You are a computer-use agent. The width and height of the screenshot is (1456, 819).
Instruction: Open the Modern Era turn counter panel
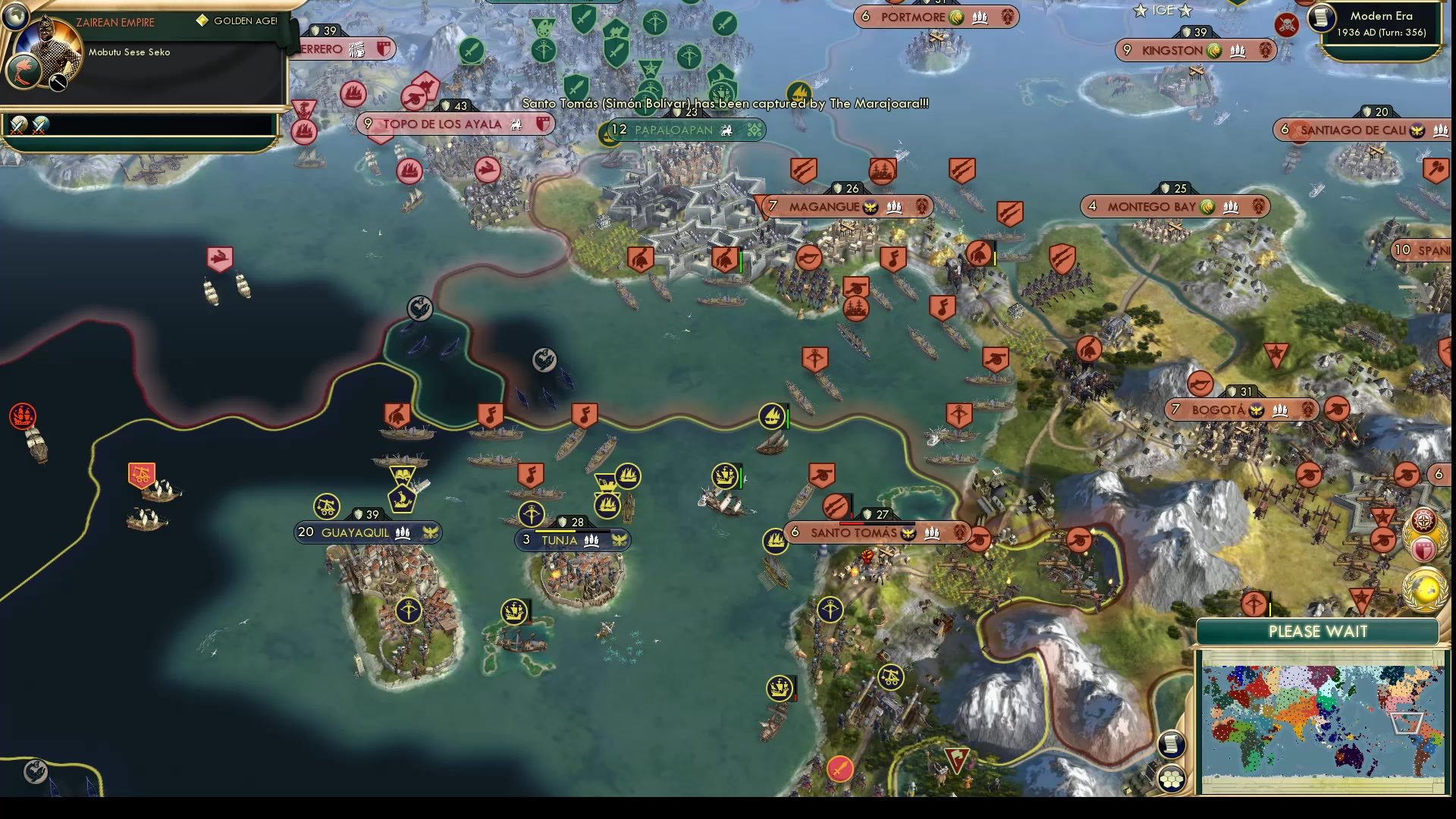[1380, 25]
